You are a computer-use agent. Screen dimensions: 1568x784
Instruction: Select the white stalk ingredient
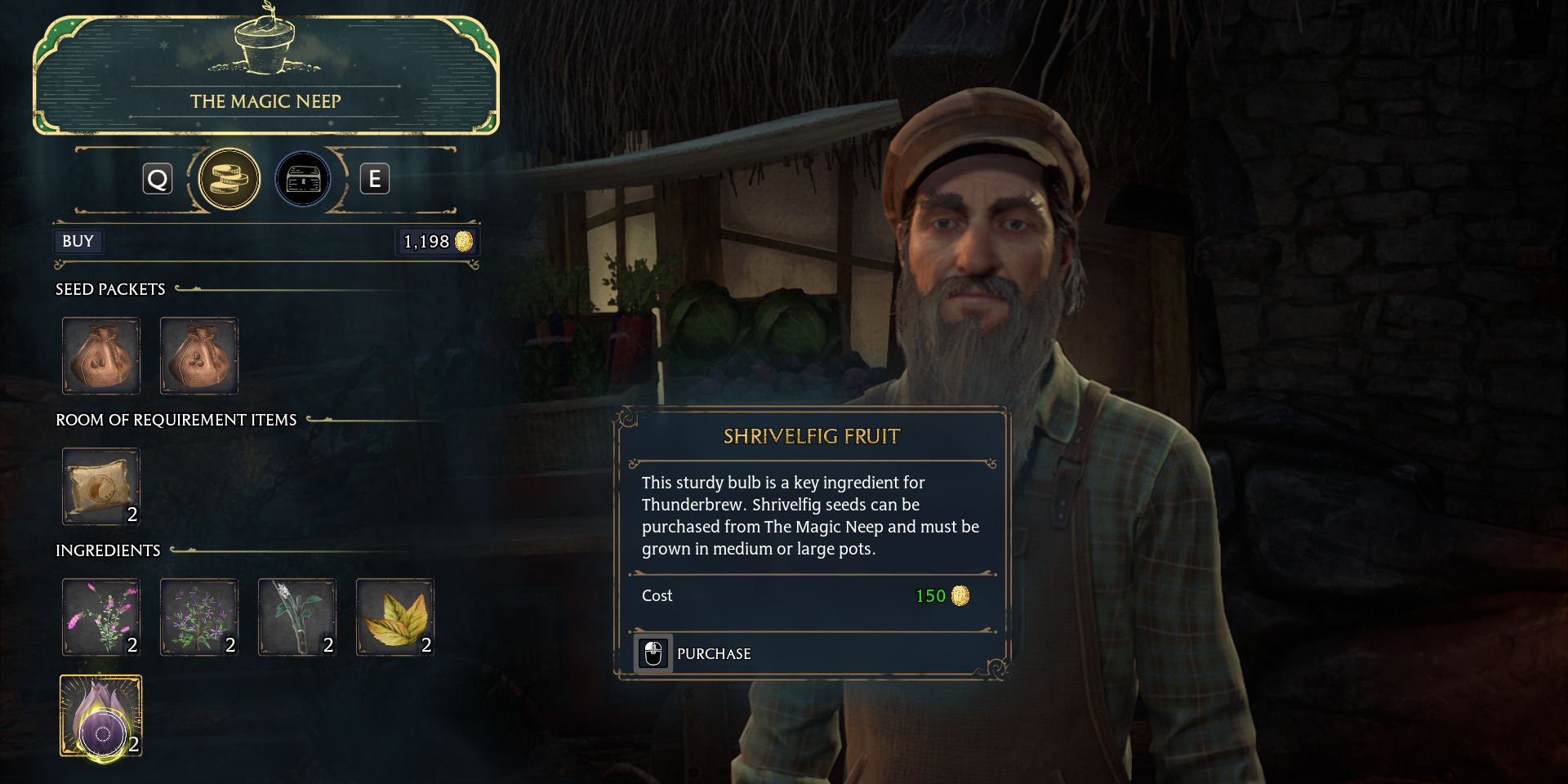click(x=296, y=617)
